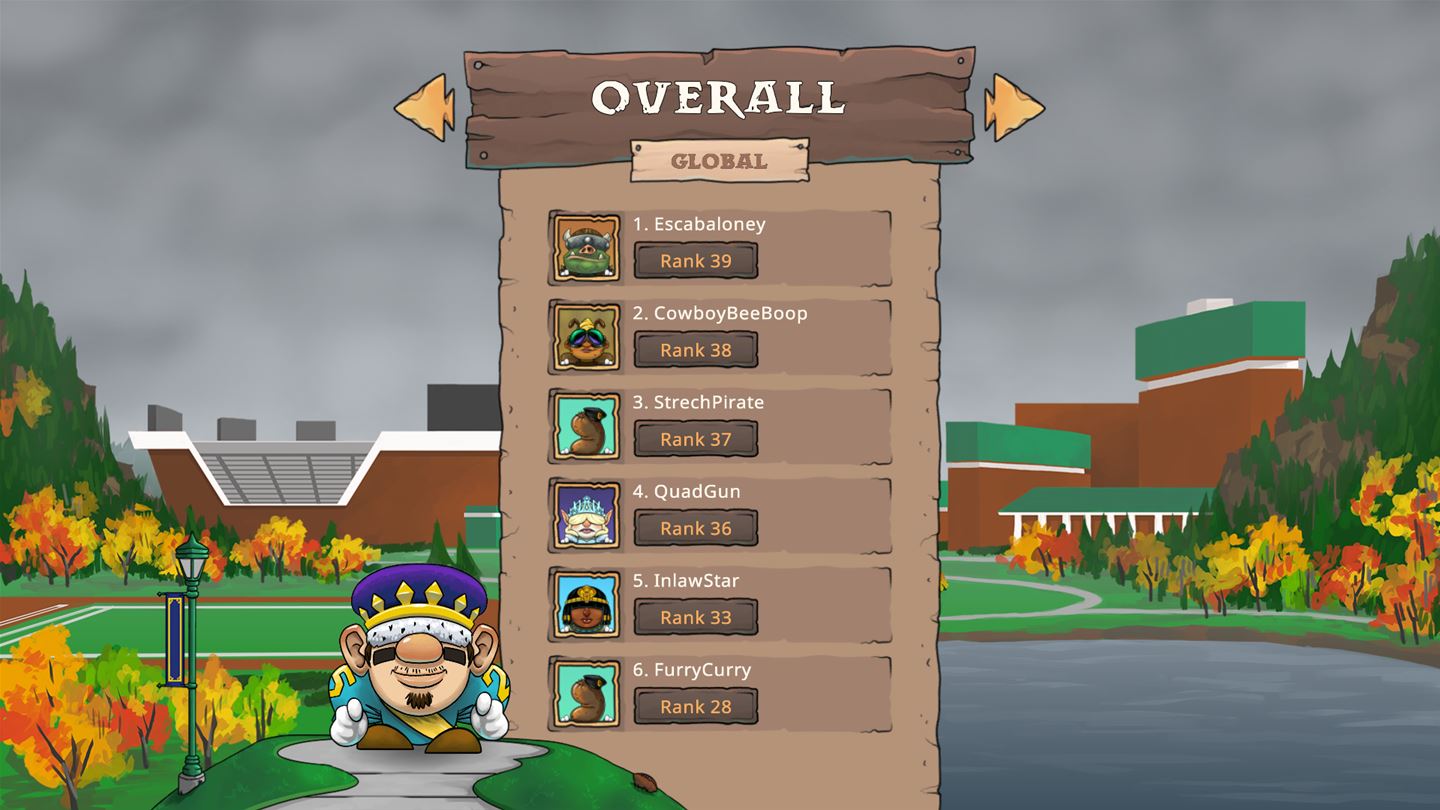This screenshot has height=810, width=1440.
Task: Click the Rank 39 badge for Escabaloney
Action: (696, 260)
